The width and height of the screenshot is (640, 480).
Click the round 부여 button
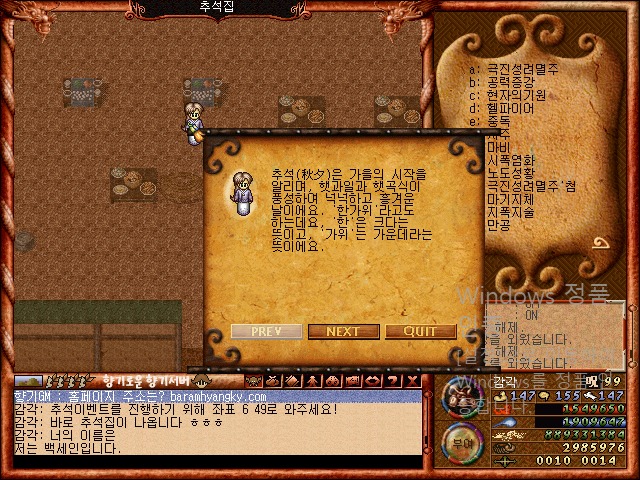460,440
